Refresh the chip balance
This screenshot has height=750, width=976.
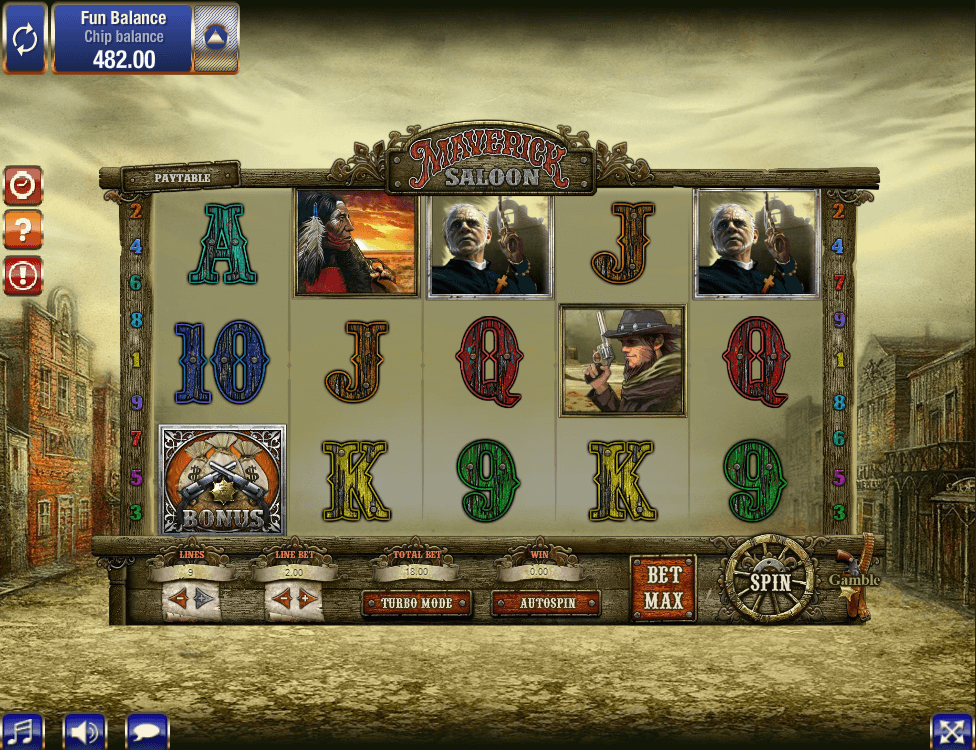[x=25, y=39]
